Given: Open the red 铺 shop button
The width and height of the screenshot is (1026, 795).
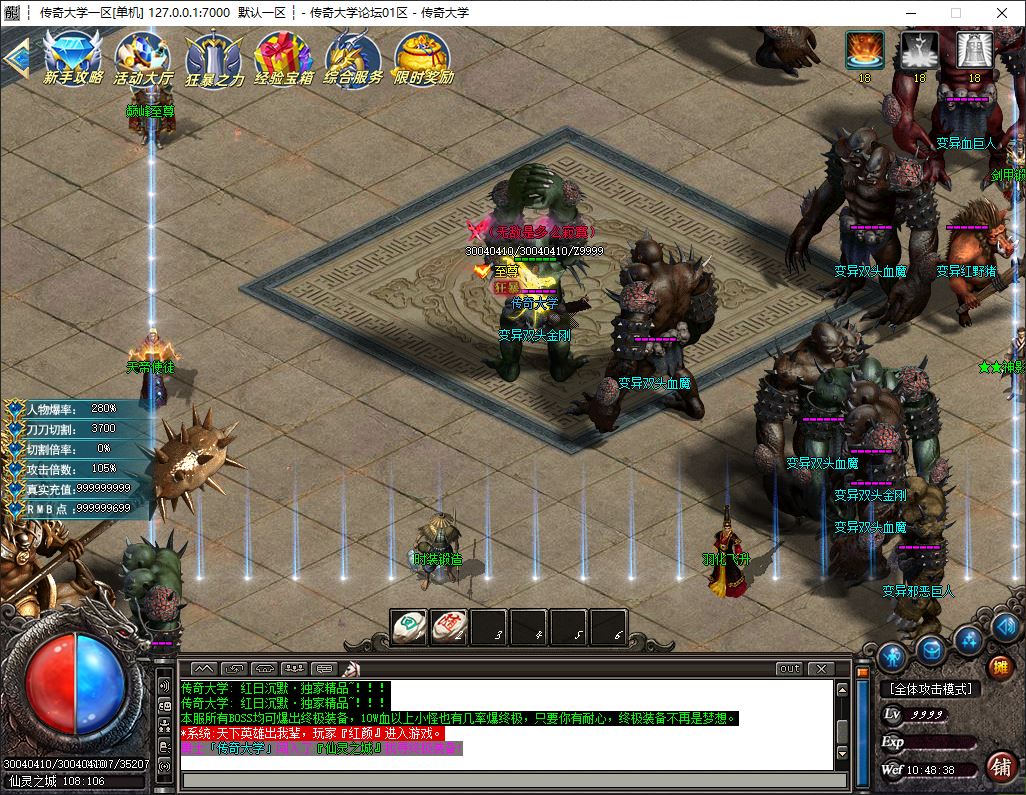Looking at the screenshot, I should 999,766.
